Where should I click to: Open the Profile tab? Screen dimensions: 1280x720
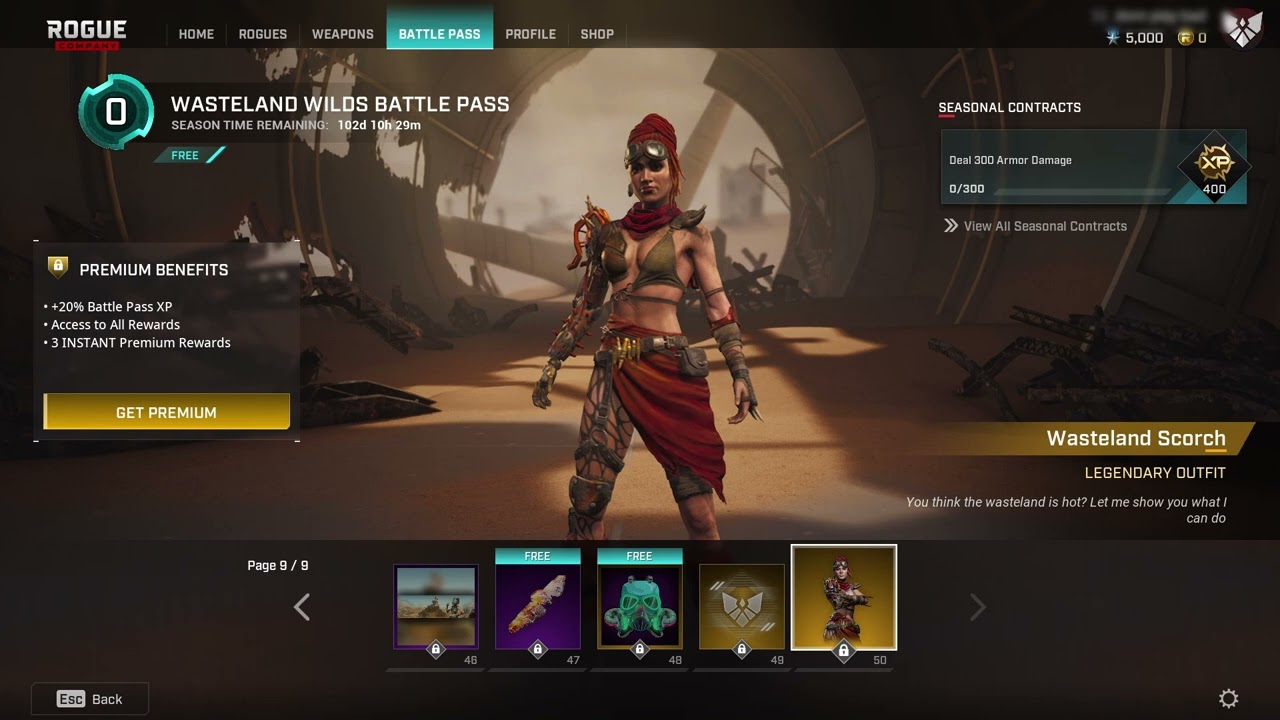[x=530, y=34]
